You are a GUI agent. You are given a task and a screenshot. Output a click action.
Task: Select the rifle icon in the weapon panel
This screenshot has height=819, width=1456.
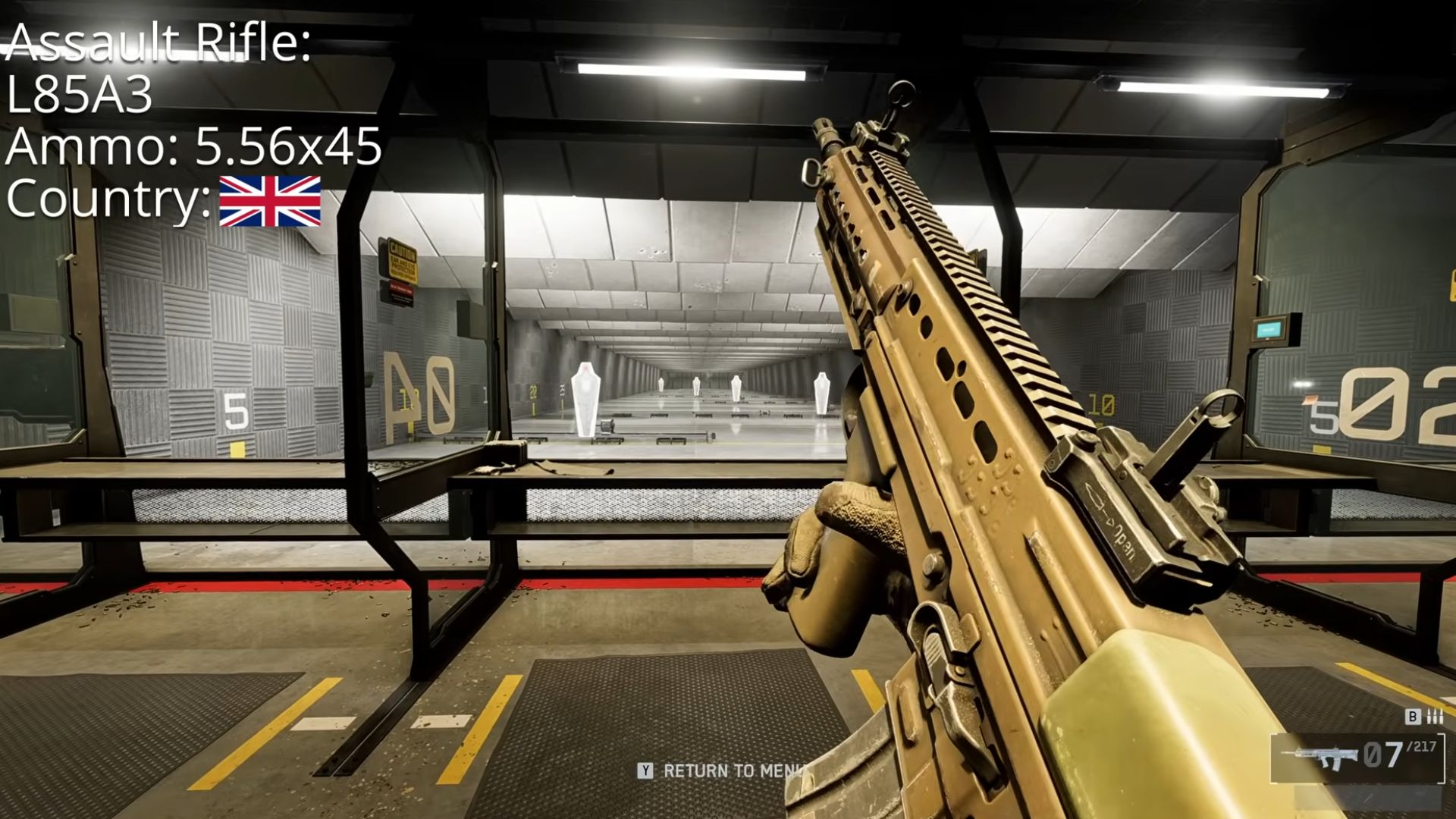click(x=1319, y=756)
